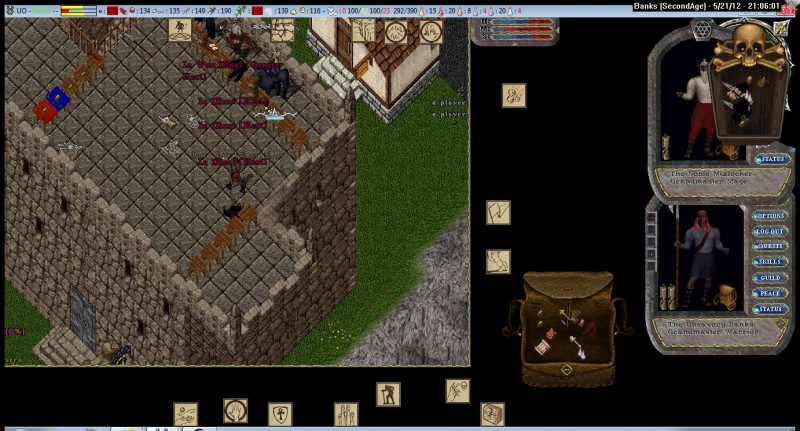800x431 pixels.
Task: Show Status from the Grandmaster Warrior paperdoll
Action: pyautogui.click(x=769, y=309)
